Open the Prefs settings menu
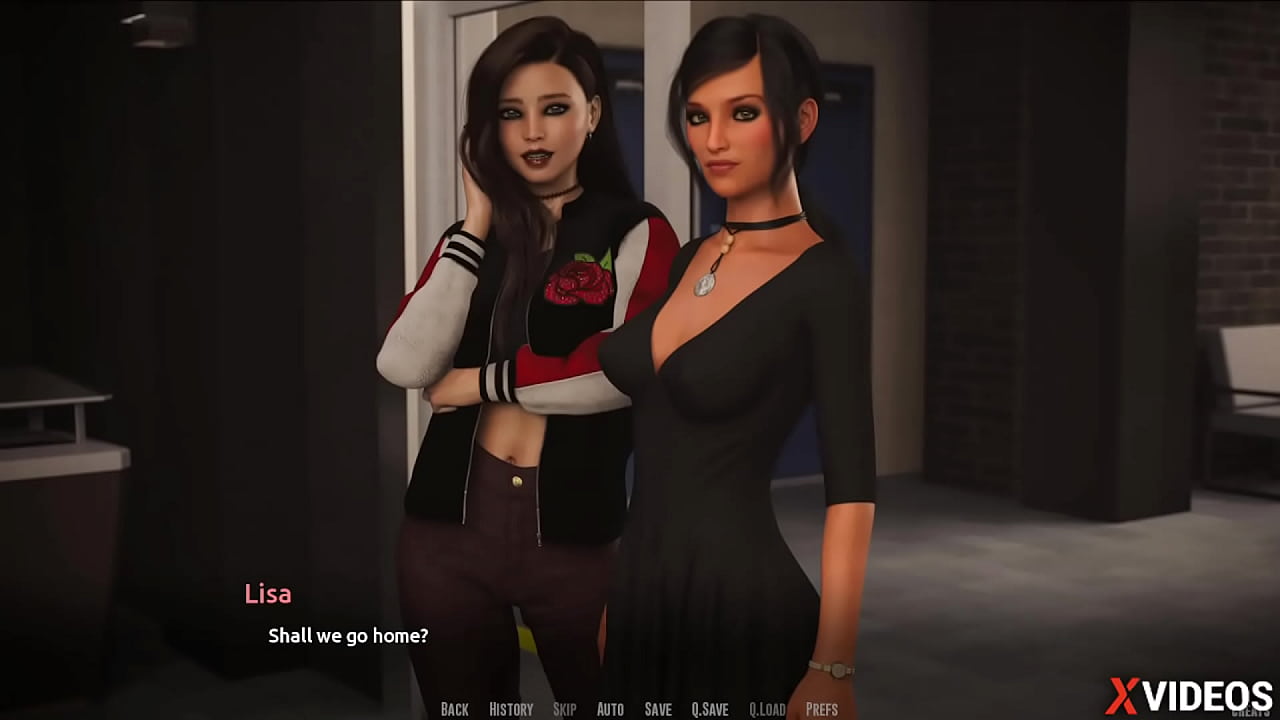Screen dimensions: 1280x720 pyautogui.click(x=822, y=709)
